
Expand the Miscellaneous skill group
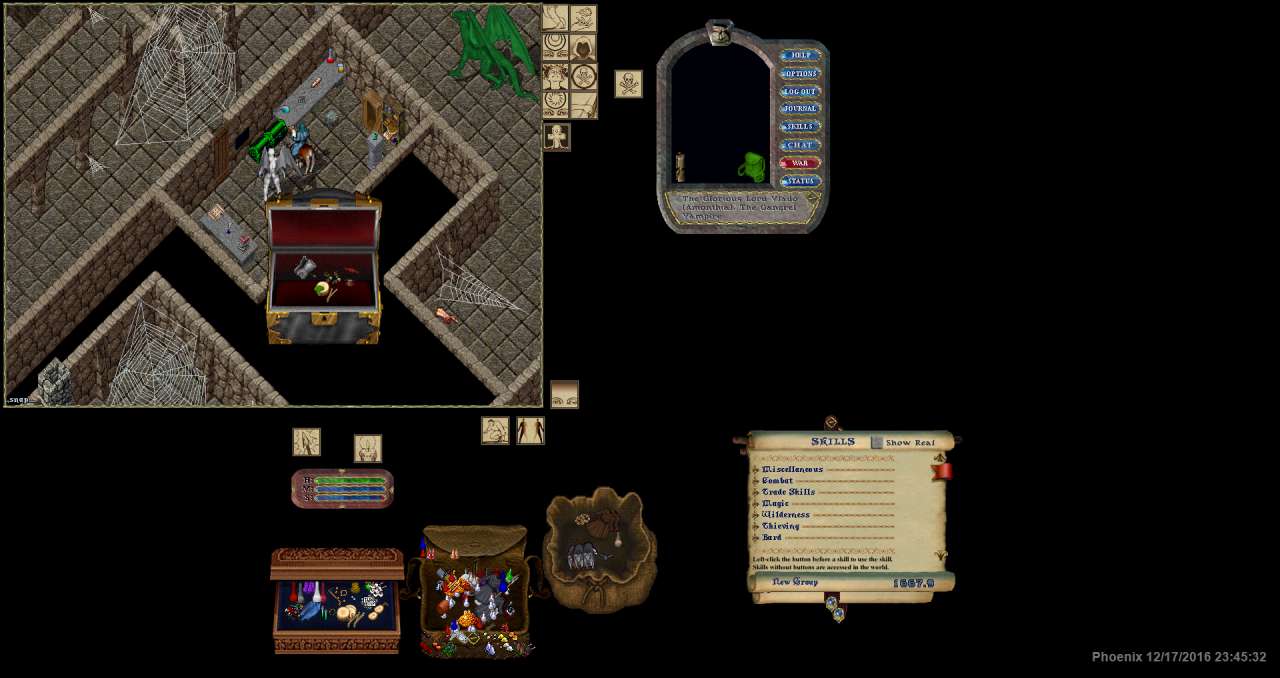click(756, 469)
